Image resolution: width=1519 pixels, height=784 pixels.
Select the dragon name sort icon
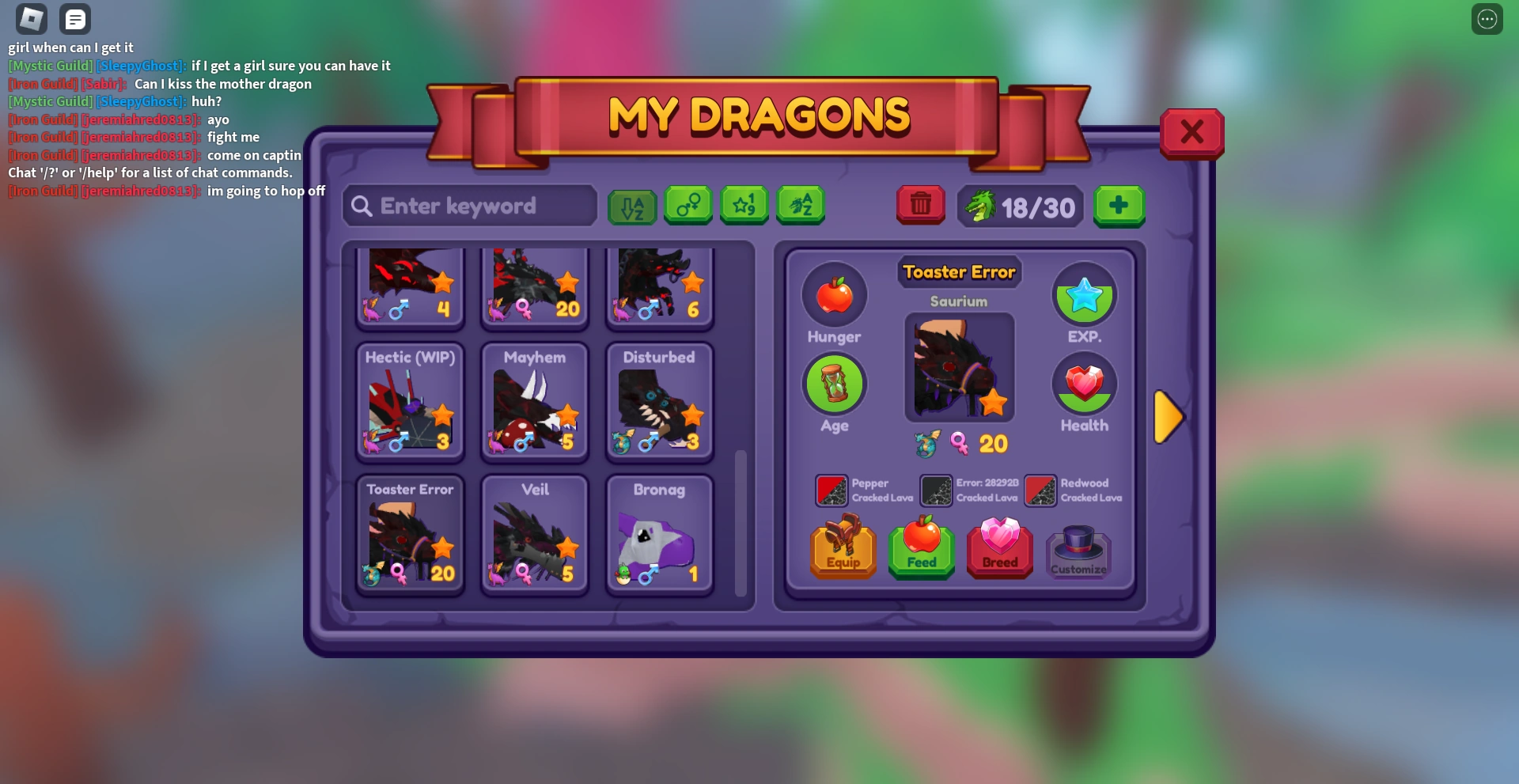point(801,205)
